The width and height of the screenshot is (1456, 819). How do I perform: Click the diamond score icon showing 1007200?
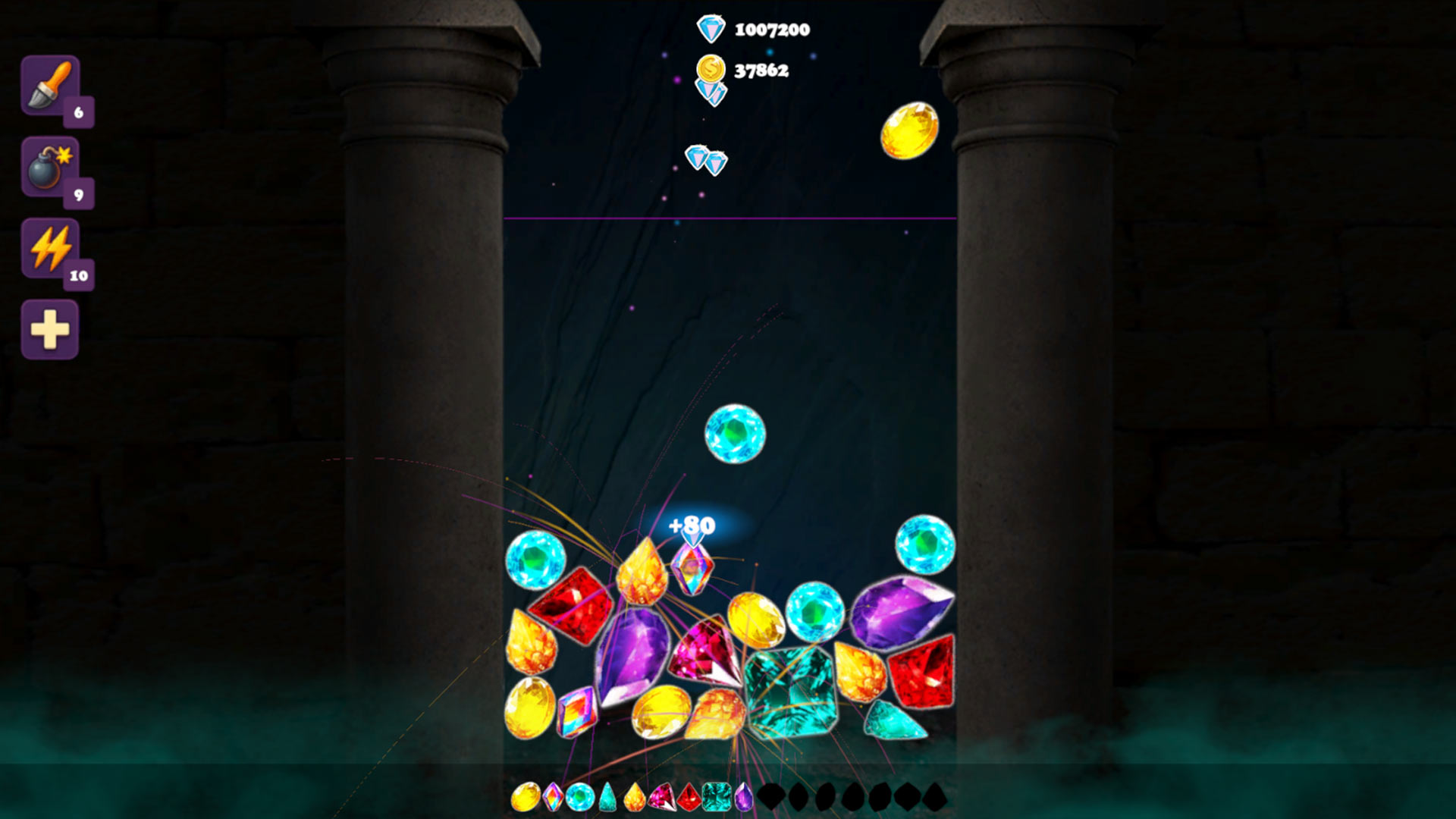click(x=710, y=29)
